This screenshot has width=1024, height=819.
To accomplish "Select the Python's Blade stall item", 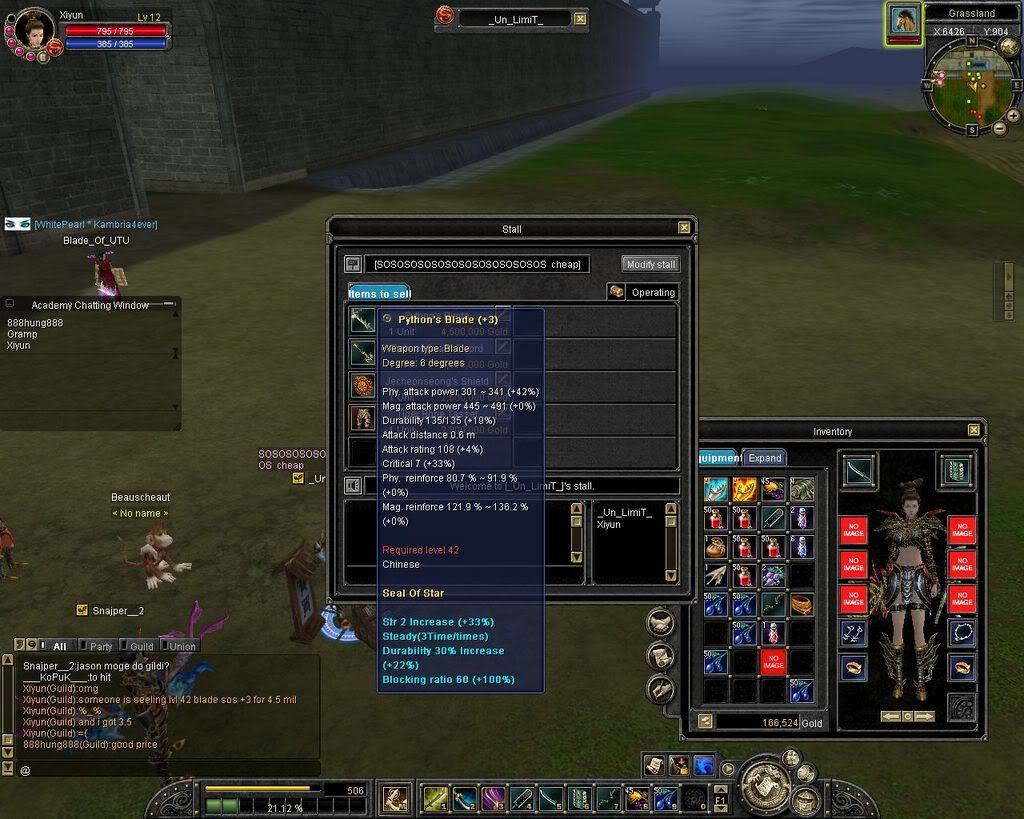I will point(362,320).
